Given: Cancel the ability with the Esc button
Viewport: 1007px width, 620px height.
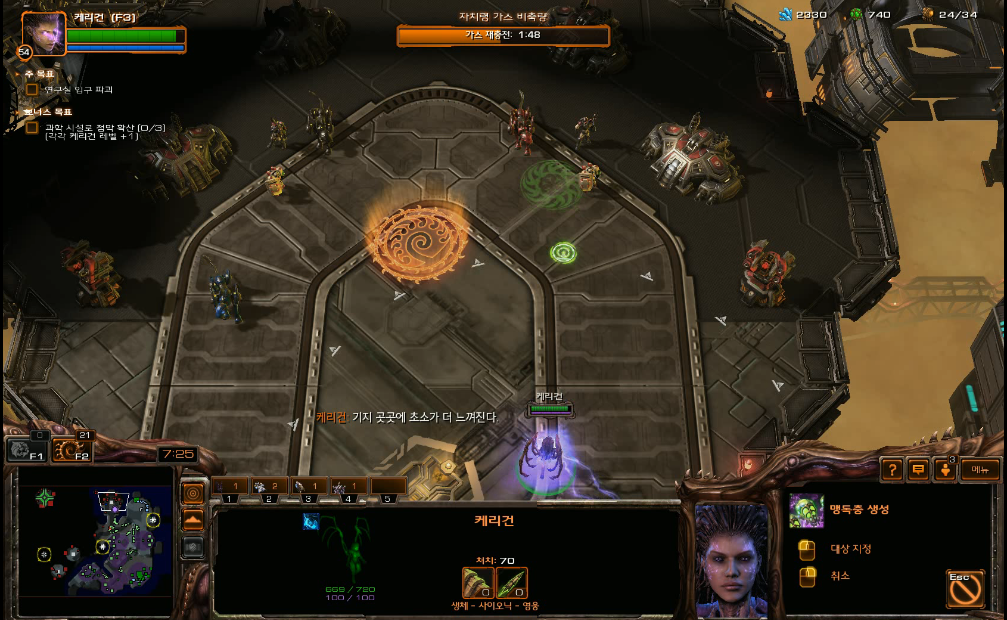Looking at the screenshot, I should point(964,589).
